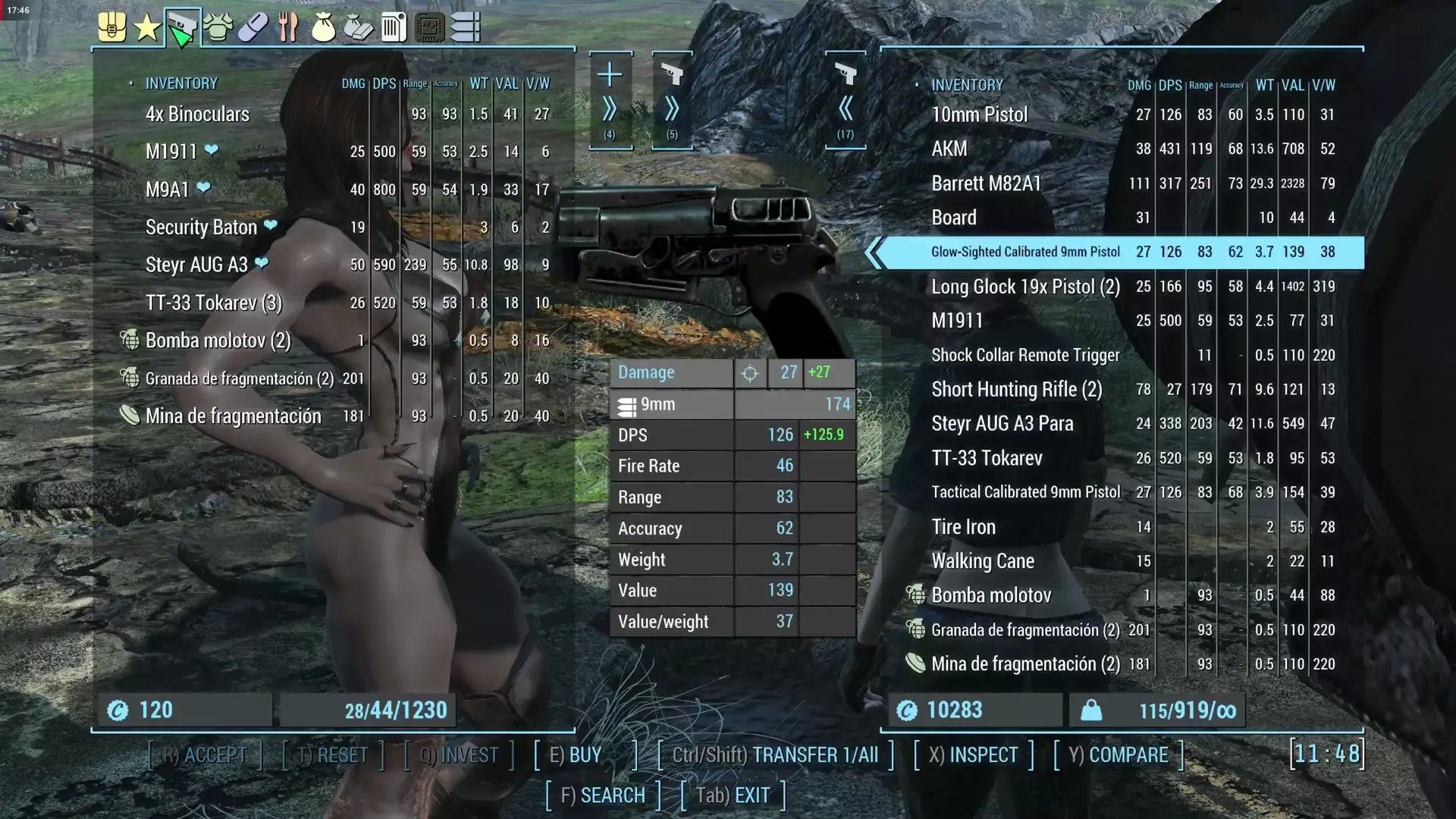This screenshot has height=819, width=1456.
Task: Select the Security Baton row
Action: [201, 227]
